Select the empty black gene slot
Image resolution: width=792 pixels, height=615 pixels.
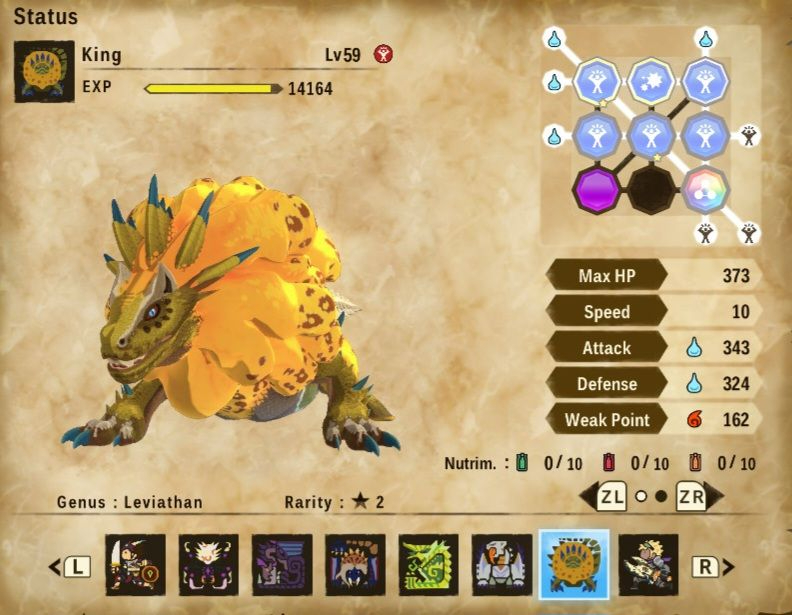point(651,188)
